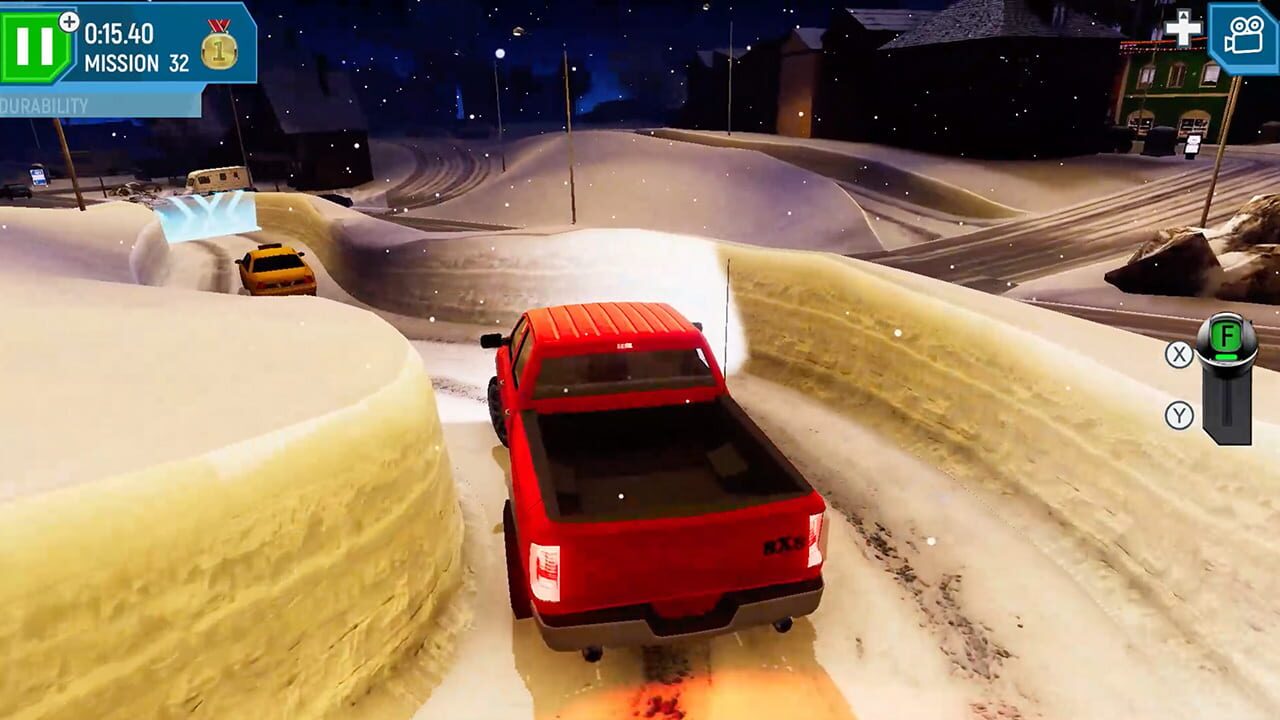This screenshot has width=1280, height=720.
Task: Click the red ribbon above the medal
Action: click(220, 27)
